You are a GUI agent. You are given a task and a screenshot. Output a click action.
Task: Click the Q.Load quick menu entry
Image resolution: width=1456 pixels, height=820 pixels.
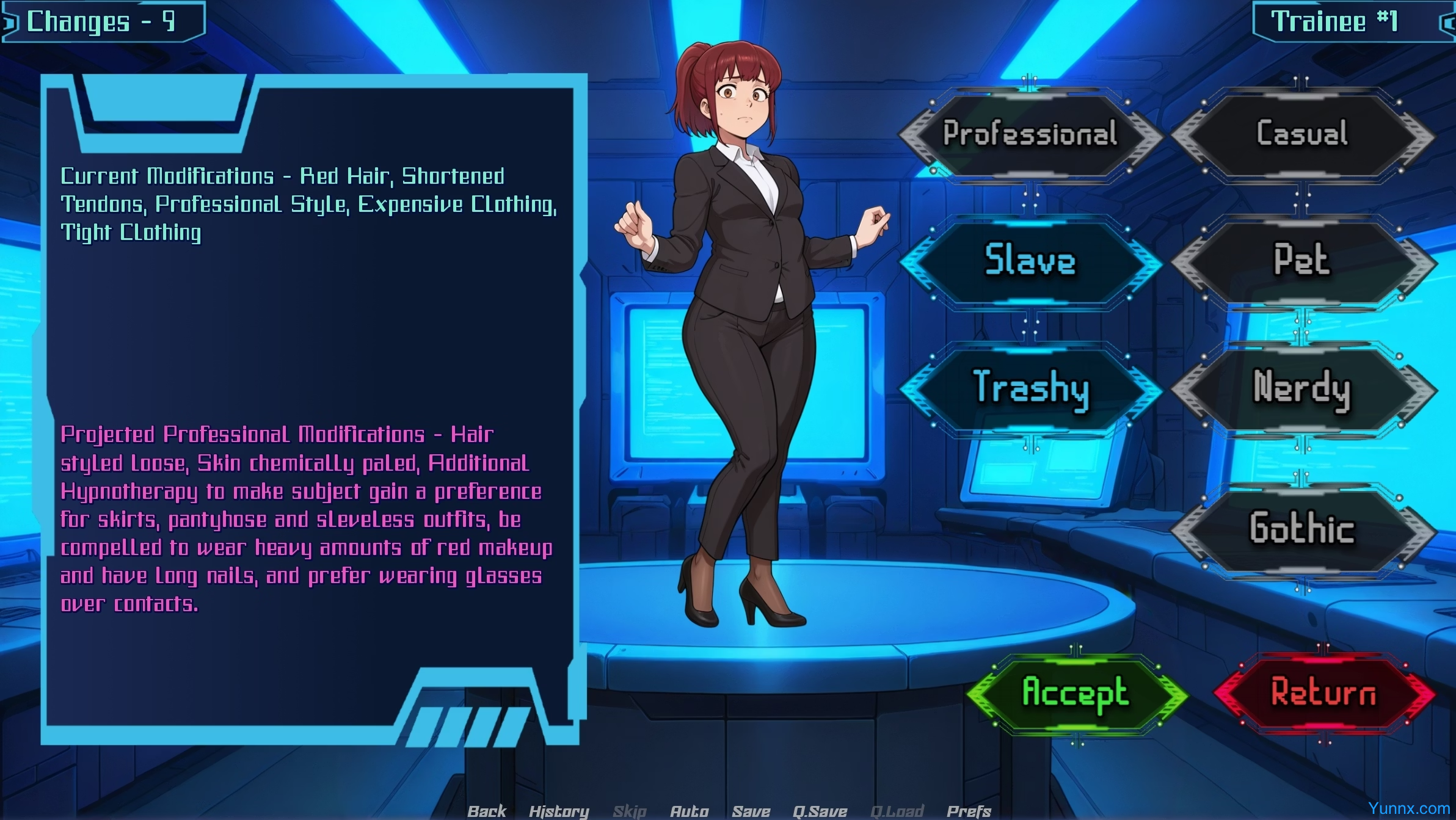(x=897, y=811)
